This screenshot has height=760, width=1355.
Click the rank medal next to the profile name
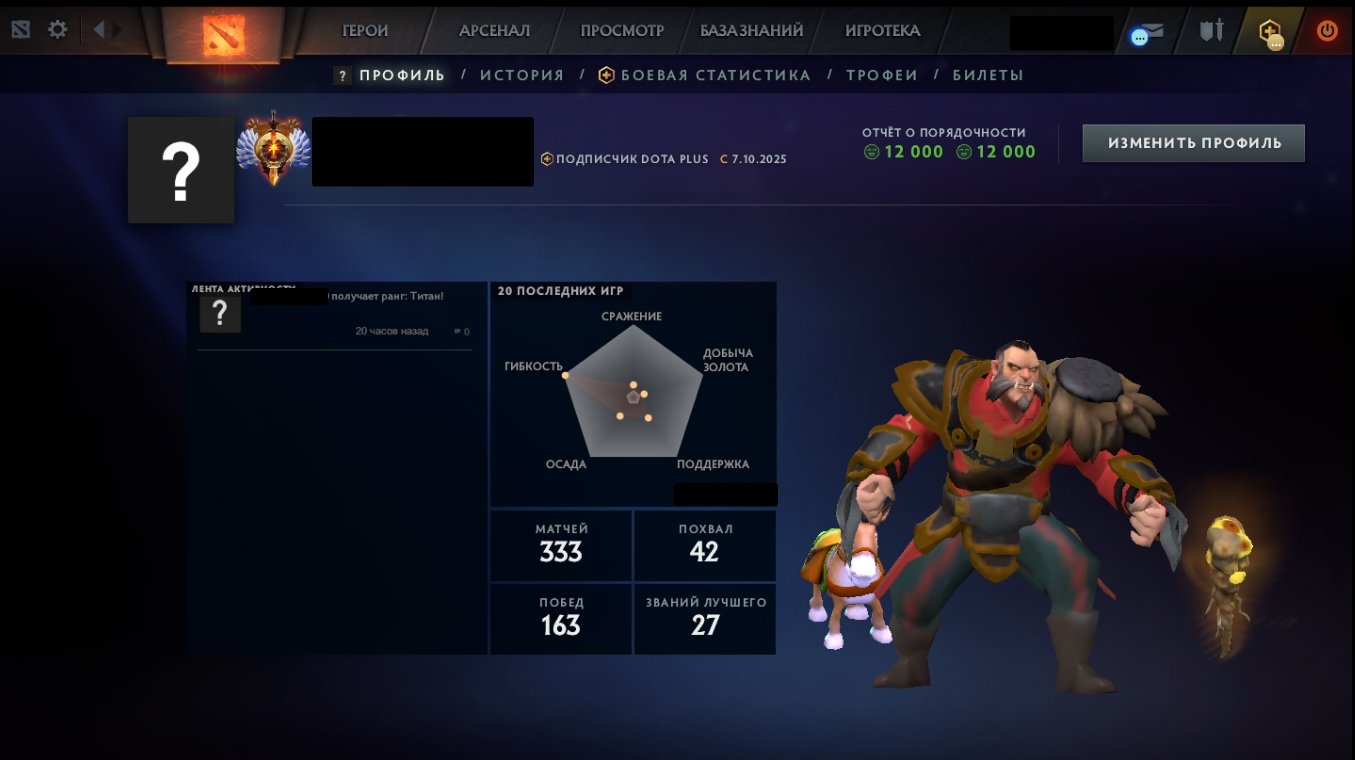coord(272,147)
